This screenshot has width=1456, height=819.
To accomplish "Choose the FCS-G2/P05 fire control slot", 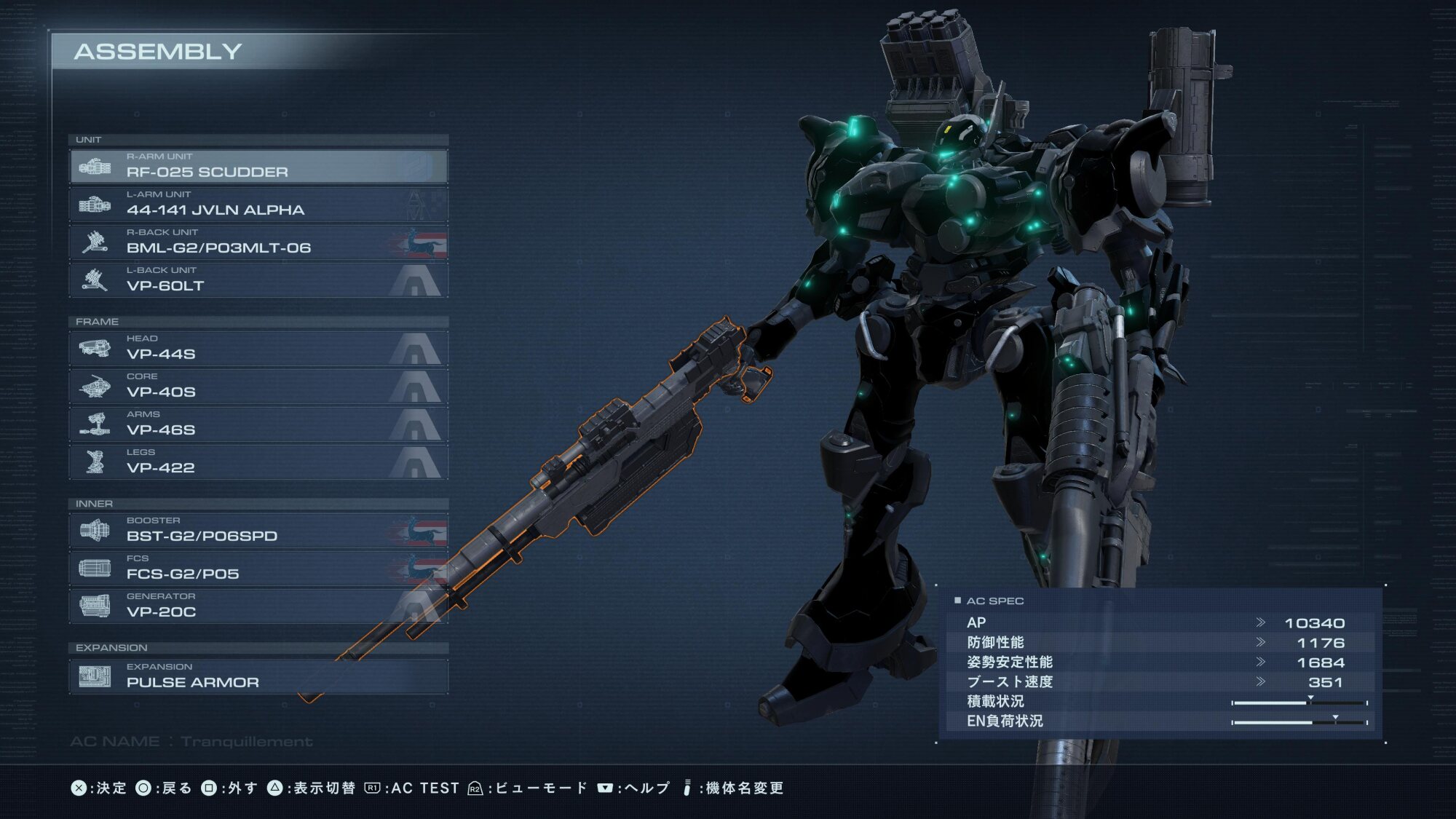I will point(258,569).
